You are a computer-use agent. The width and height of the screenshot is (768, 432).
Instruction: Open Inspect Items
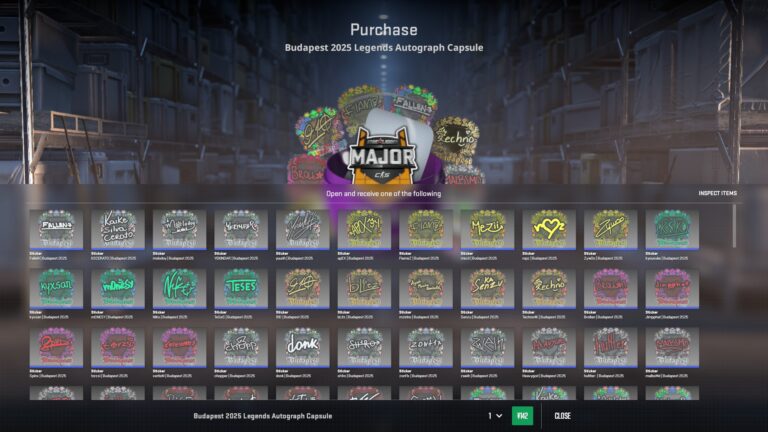[717, 193]
